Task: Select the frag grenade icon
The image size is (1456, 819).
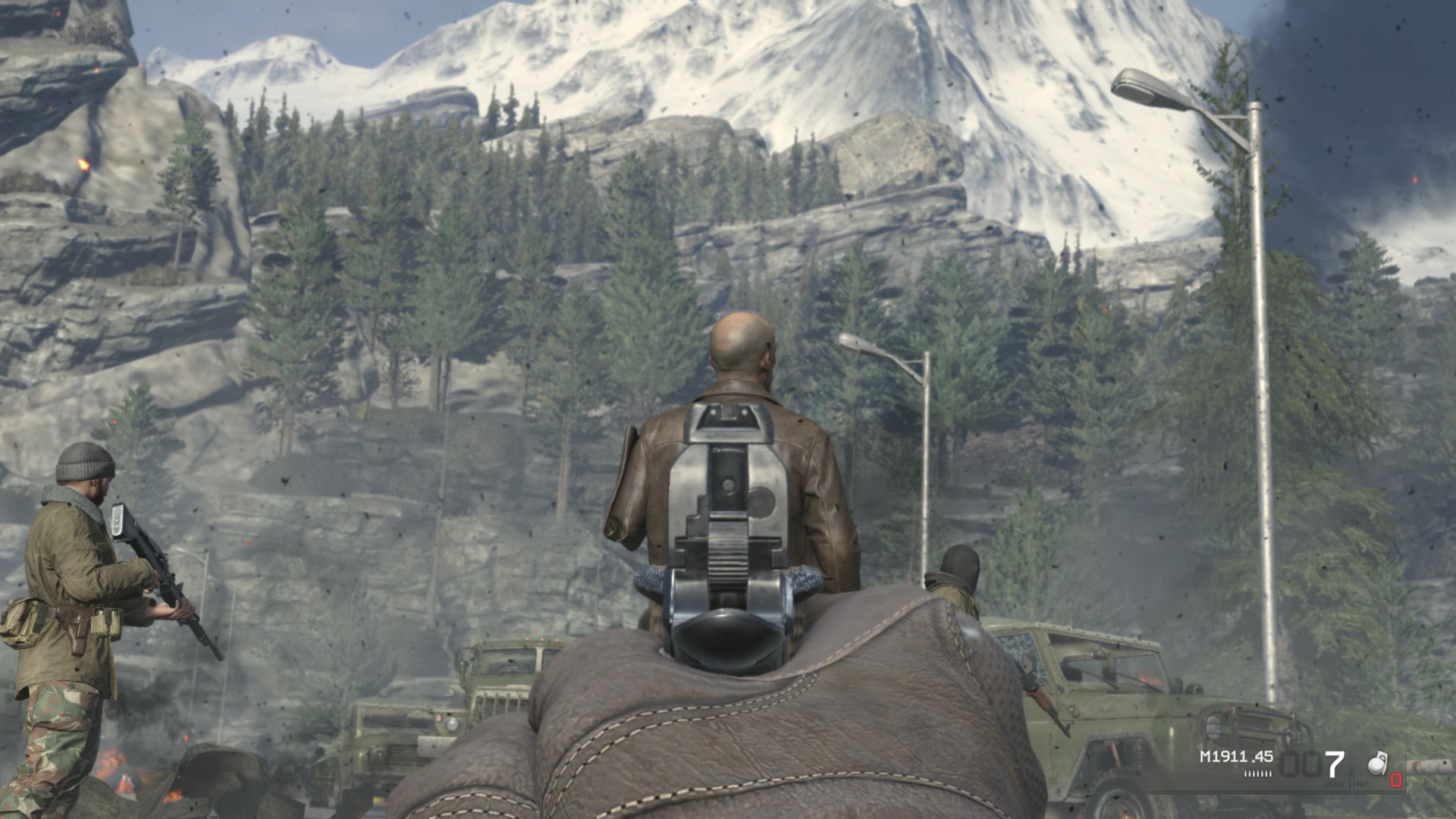Action: coord(1377,765)
